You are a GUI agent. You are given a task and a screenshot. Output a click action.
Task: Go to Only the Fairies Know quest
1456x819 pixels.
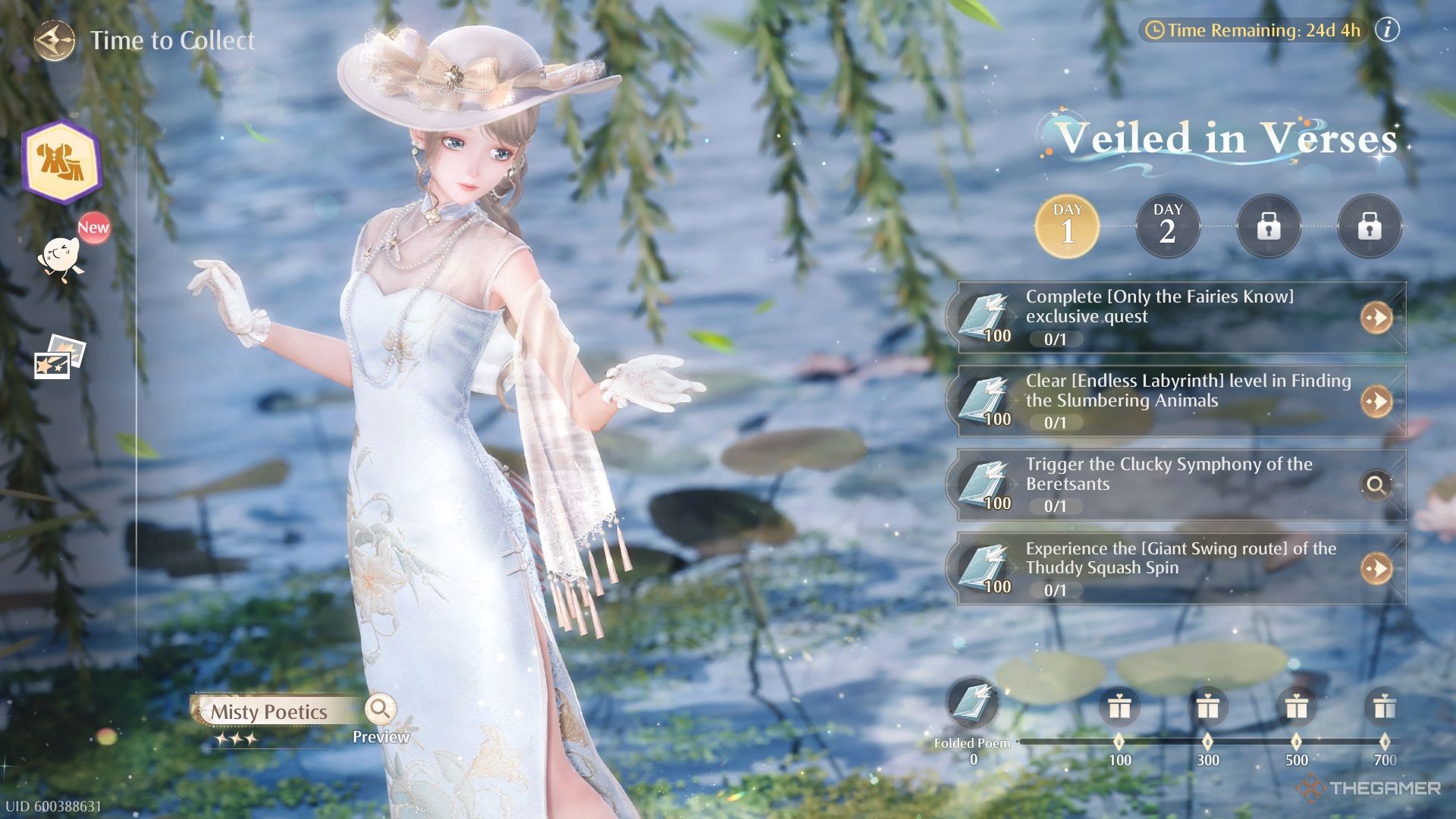tap(1376, 318)
